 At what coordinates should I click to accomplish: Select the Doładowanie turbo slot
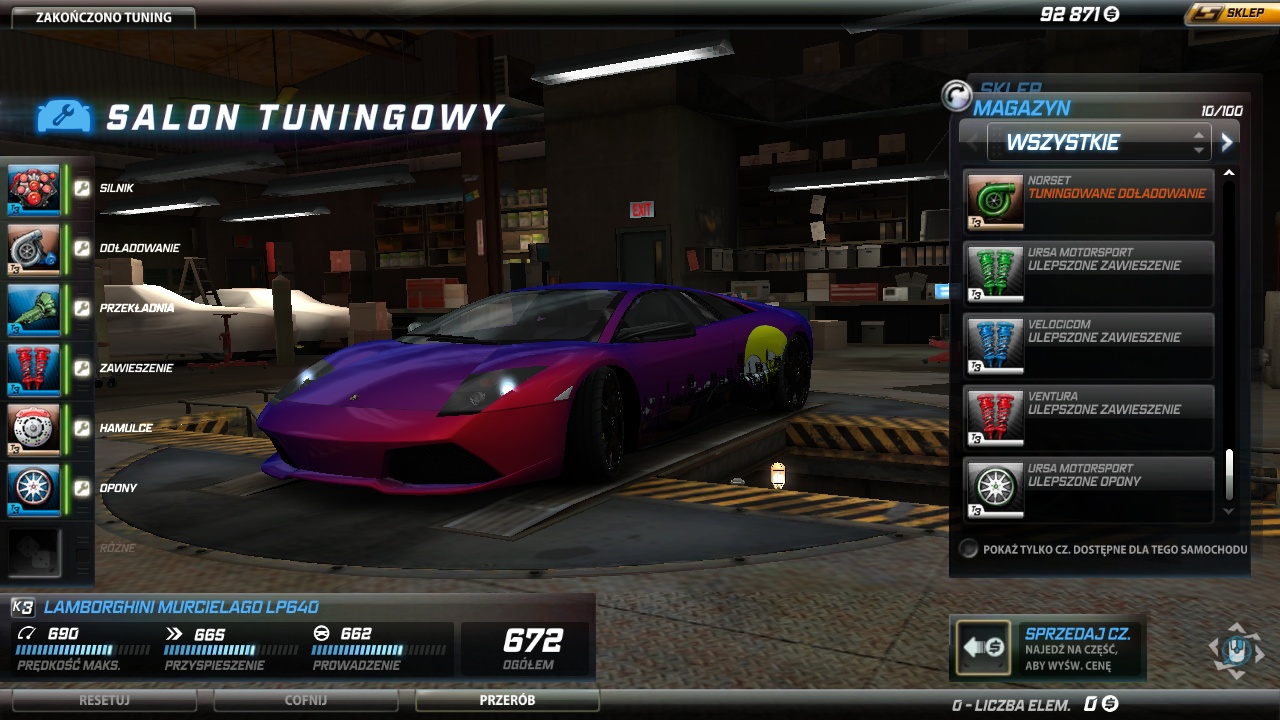point(34,248)
